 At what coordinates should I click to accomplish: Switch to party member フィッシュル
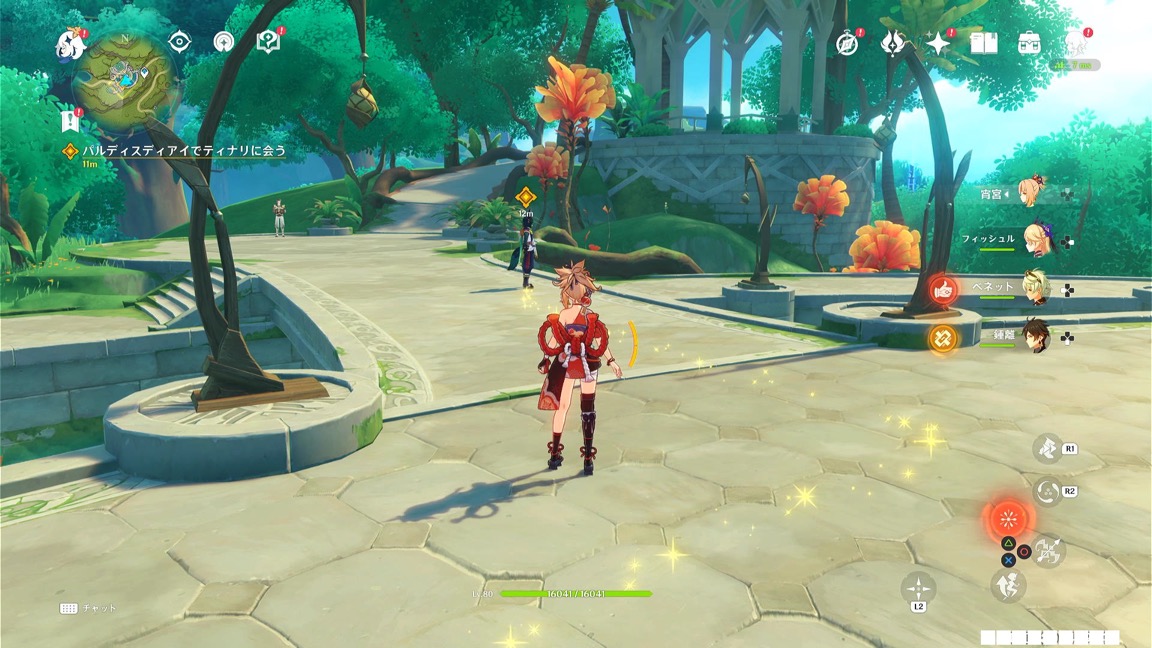pyautogui.click(x=1033, y=240)
